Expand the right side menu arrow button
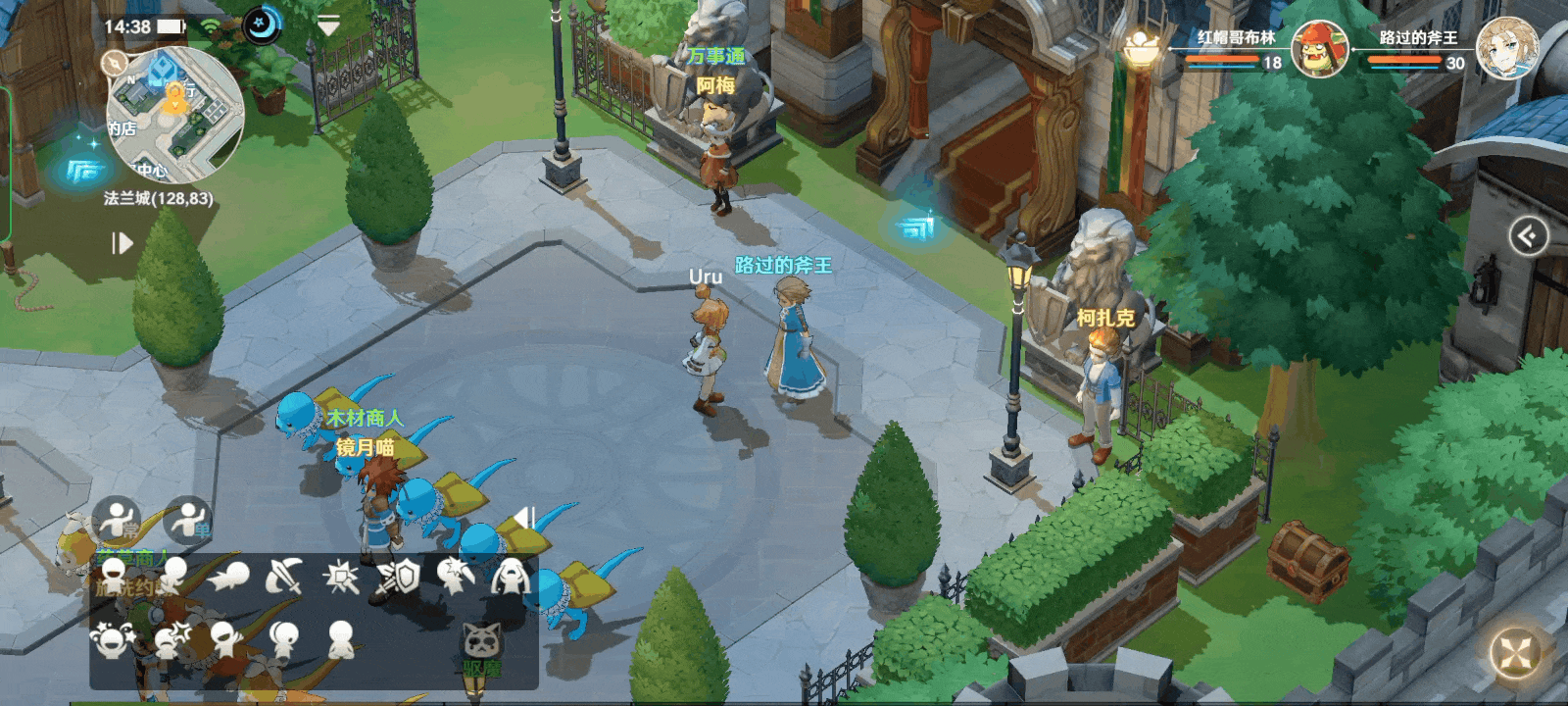This screenshot has height=706, width=1568. 1528,236
